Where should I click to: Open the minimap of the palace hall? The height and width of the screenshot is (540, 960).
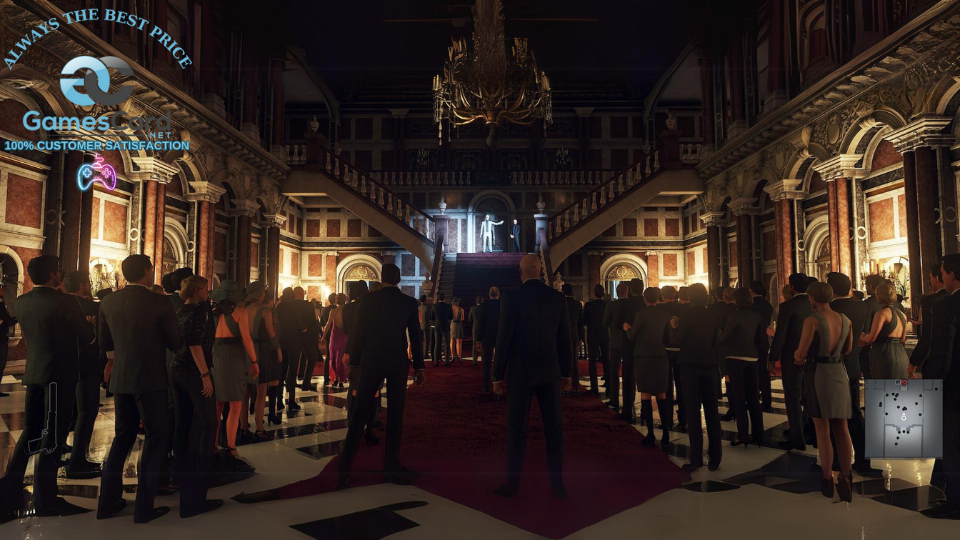point(903,418)
